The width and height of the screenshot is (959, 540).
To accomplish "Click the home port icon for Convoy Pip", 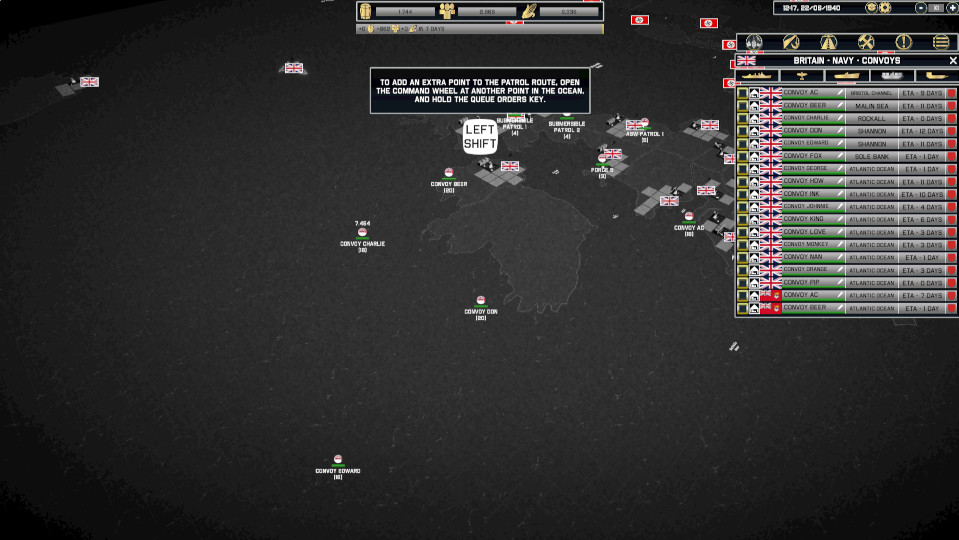I will coord(754,283).
